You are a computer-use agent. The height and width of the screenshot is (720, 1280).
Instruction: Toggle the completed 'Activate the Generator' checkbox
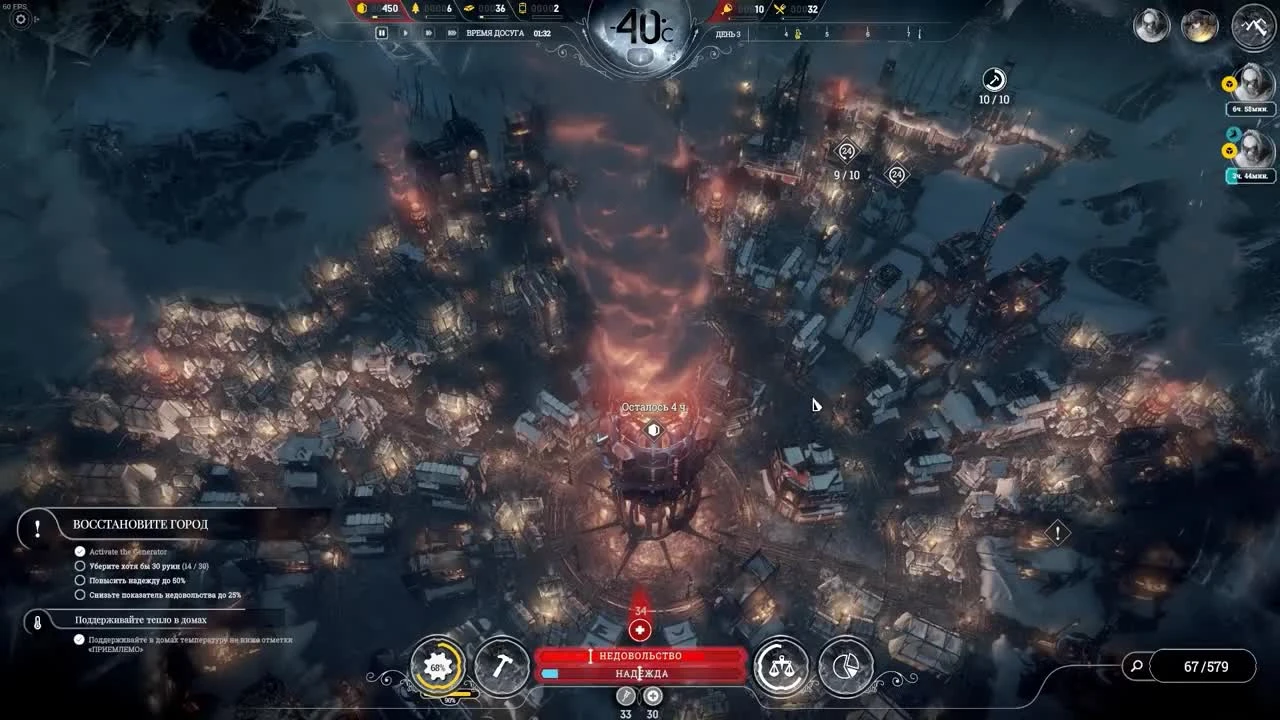click(x=79, y=549)
